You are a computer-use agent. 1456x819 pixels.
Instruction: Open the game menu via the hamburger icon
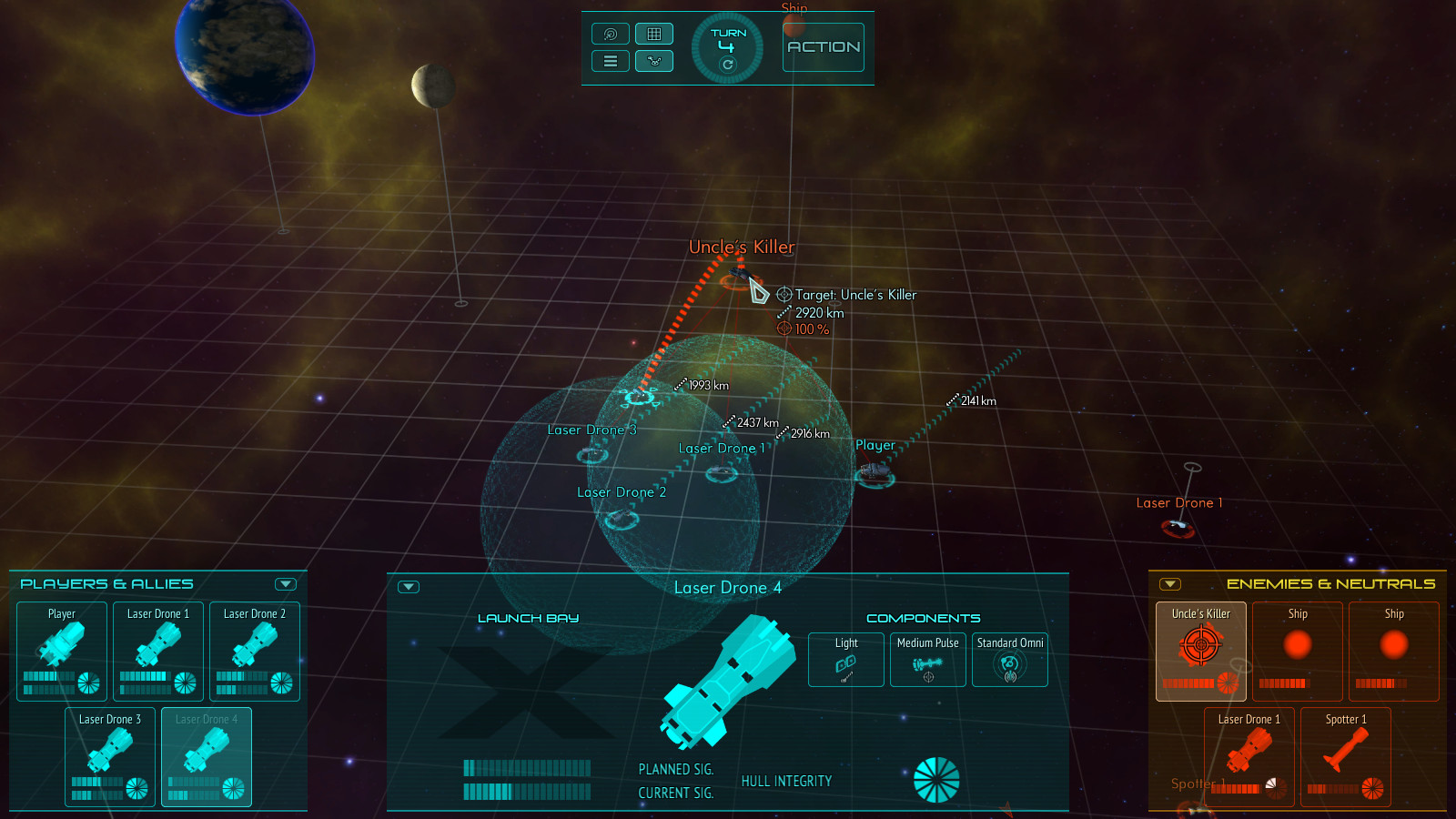pyautogui.click(x=610, y=61)
